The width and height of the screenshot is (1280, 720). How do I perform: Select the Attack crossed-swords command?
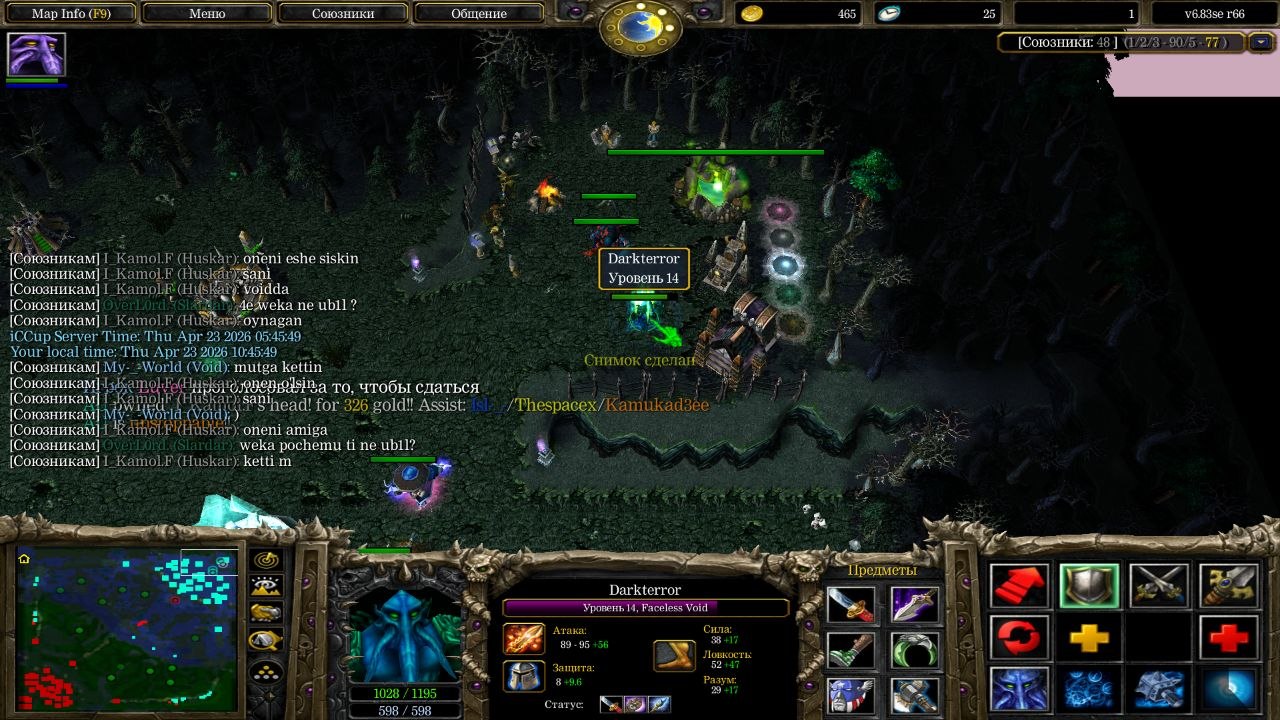click(x=1159, y=586)
